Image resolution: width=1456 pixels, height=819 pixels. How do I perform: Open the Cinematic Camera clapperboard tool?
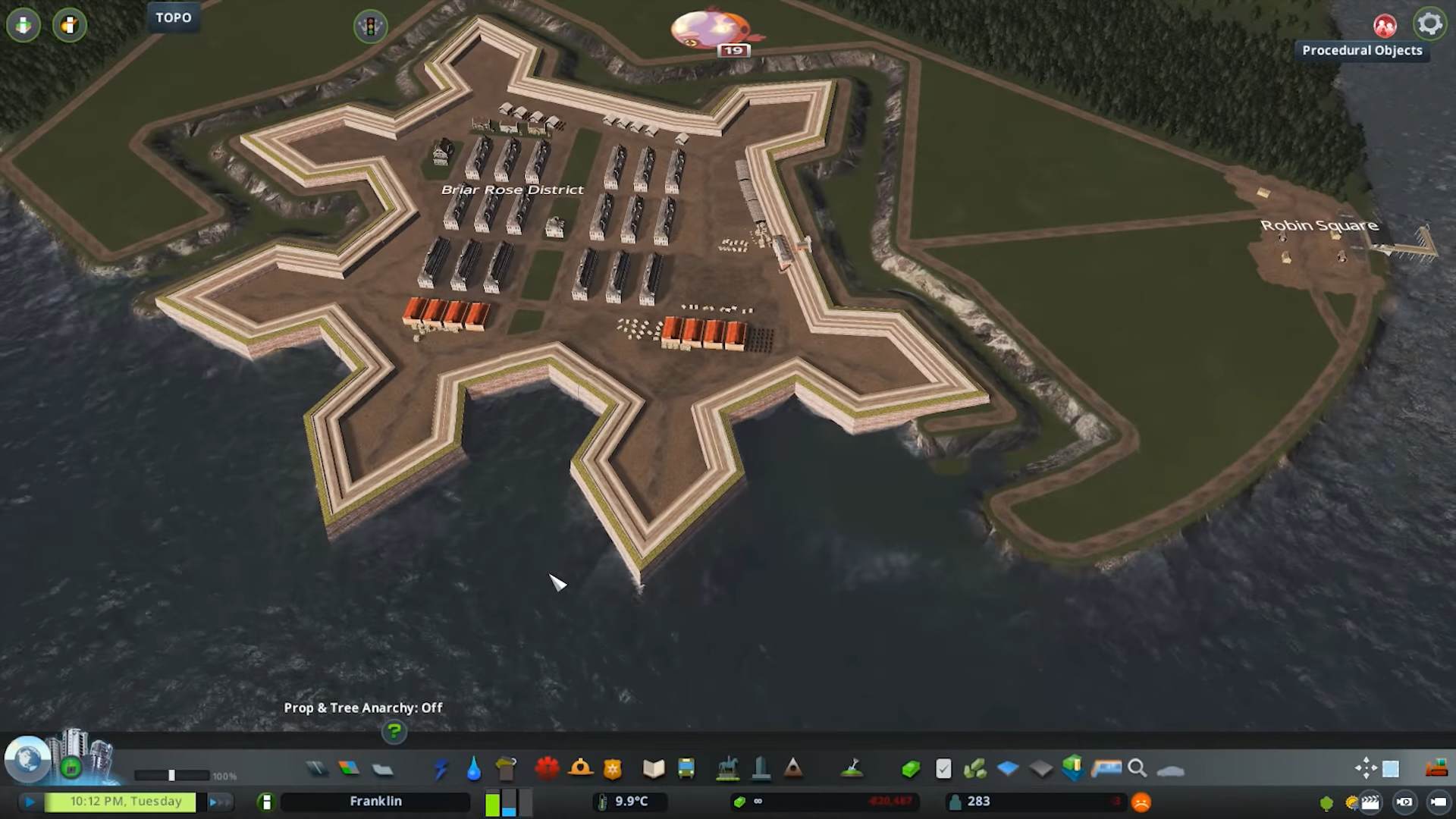click(1370, 802)
